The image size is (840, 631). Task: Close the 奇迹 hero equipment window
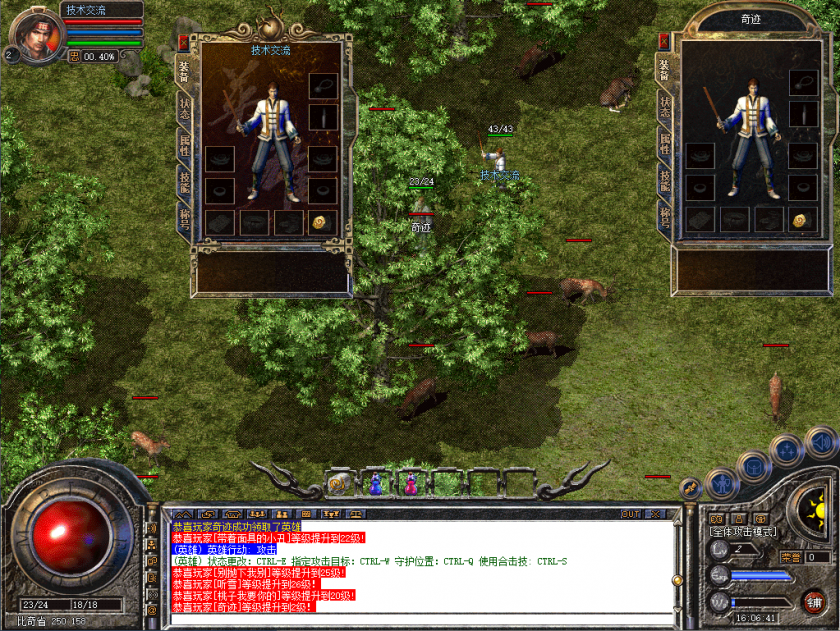pyautogui.click(x=664, y=41)
